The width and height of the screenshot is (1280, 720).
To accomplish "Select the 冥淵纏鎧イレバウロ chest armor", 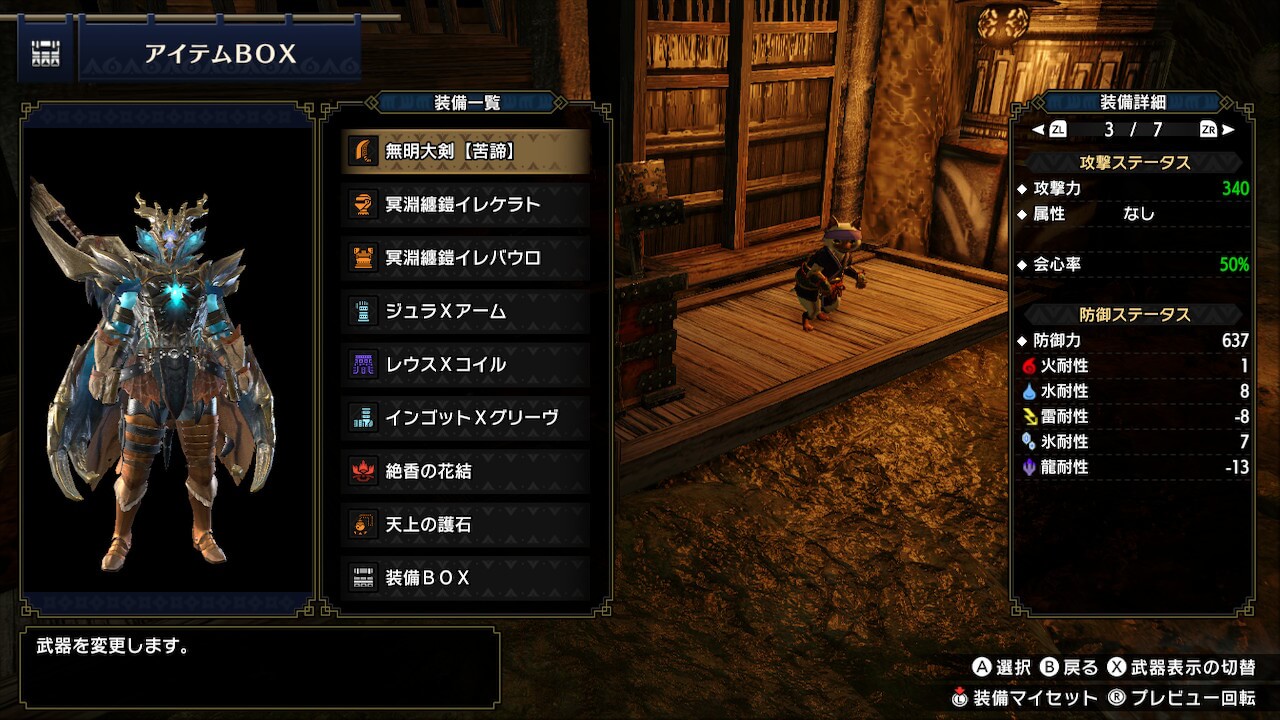I will (465, 258).
